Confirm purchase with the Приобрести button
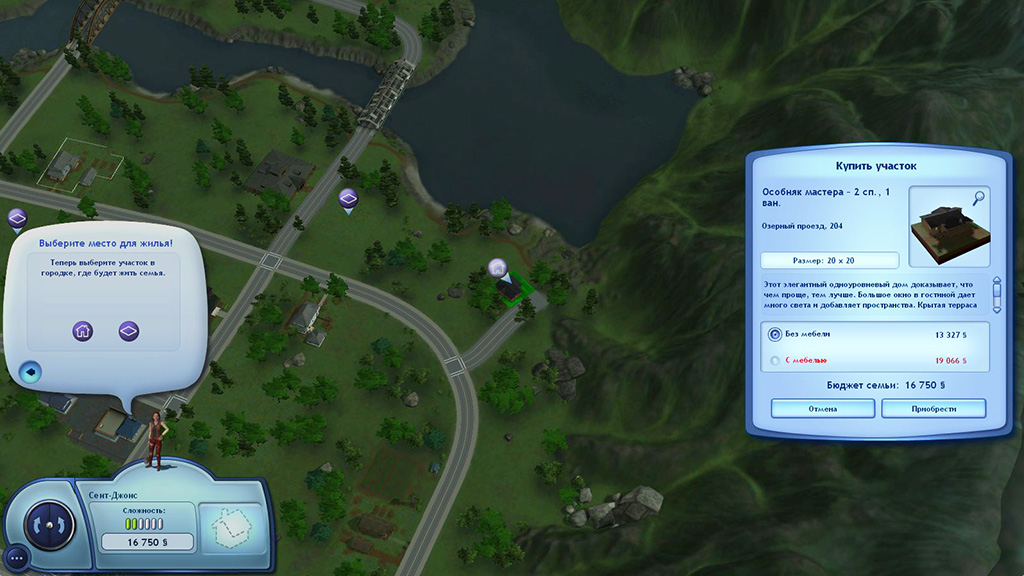The width and height of the screenshot is (1024, 576). pos(933,408)
